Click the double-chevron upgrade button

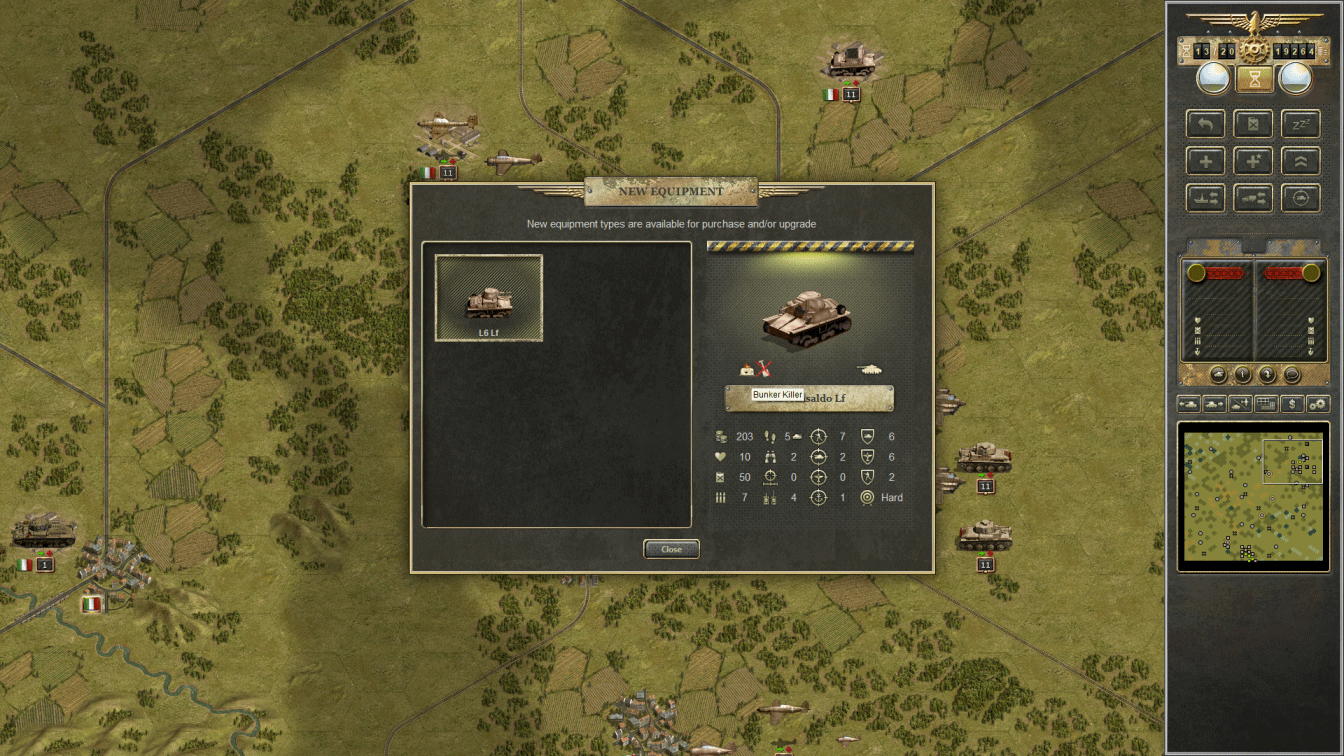coord(1300,160)
